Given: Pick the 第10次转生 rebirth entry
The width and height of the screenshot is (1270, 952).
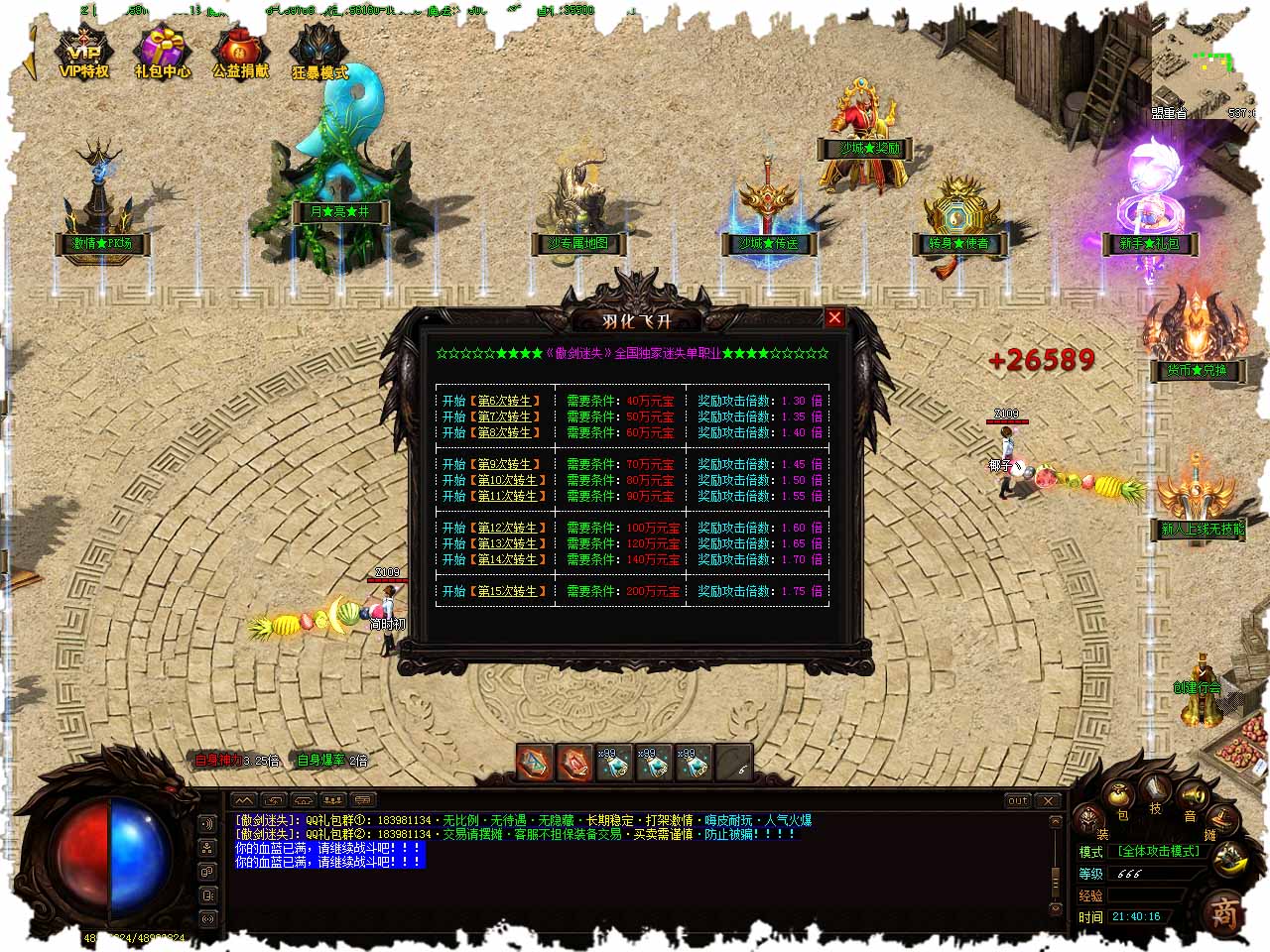Looking at the screenshot, I should (x=510, y=480).
